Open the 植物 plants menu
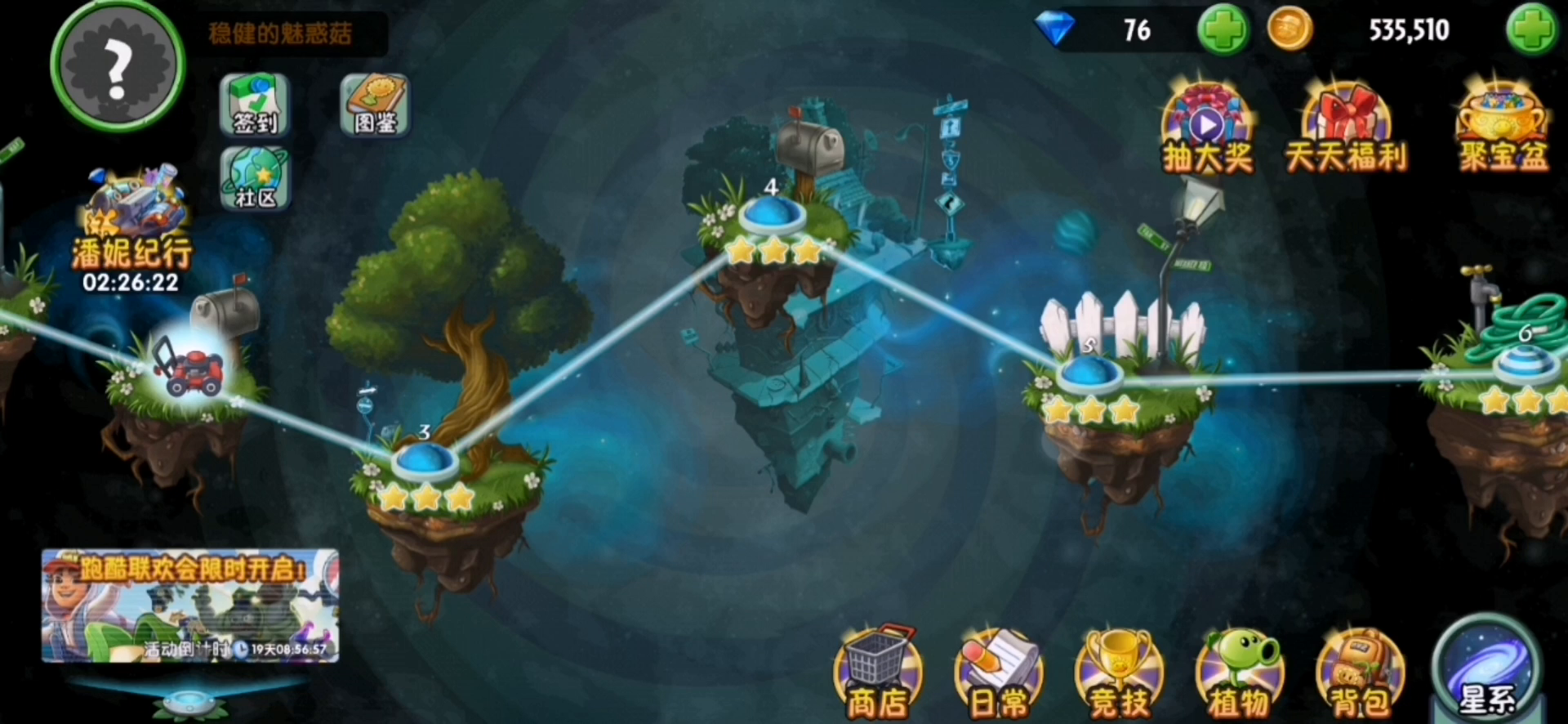This screenshot has width=1568, height=724. tap(1240, 675)
